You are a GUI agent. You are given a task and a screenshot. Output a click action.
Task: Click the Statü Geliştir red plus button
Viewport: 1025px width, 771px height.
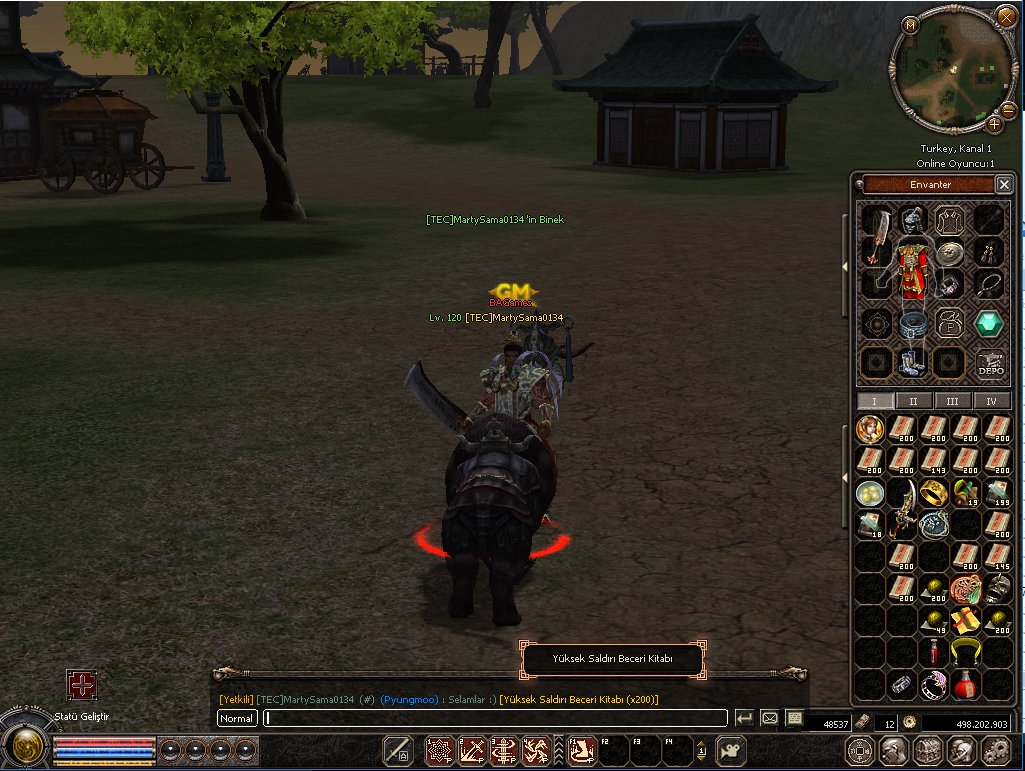pyautogui.click(x=81, y=686)
